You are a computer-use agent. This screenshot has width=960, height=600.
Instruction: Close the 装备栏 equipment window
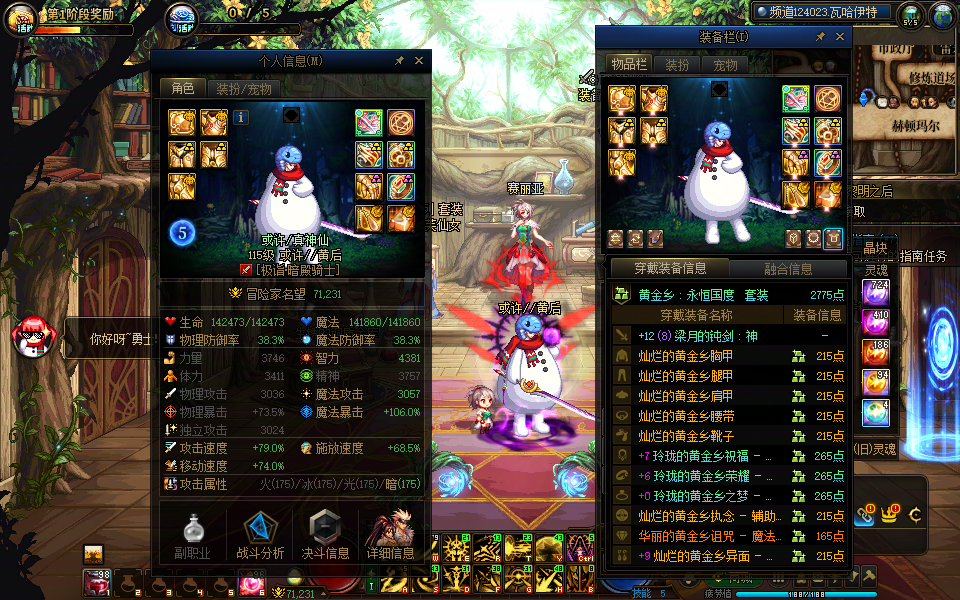[839, 37]
